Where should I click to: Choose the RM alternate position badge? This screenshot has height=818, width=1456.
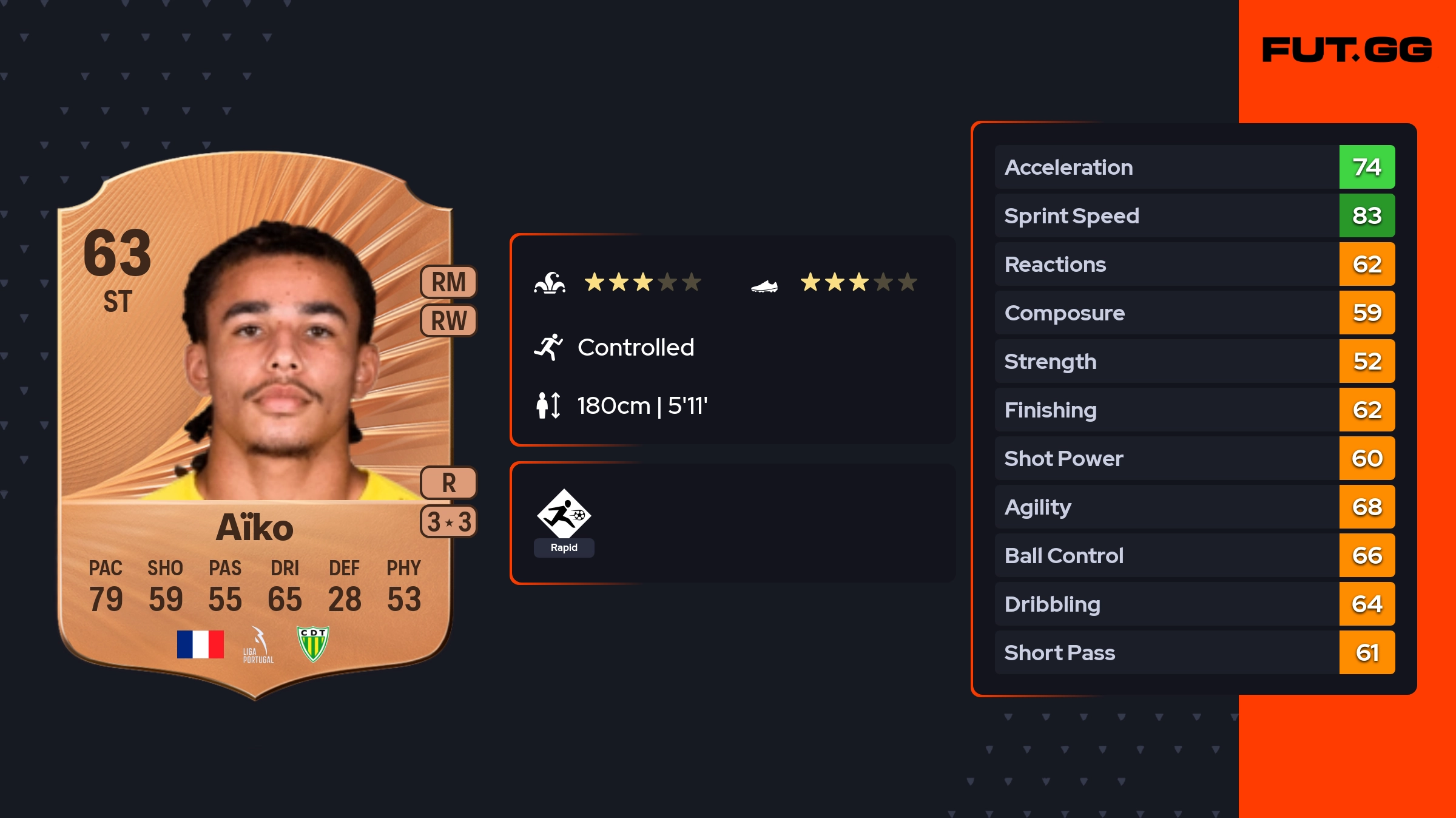pyautogui.click(x=448, y=282)
